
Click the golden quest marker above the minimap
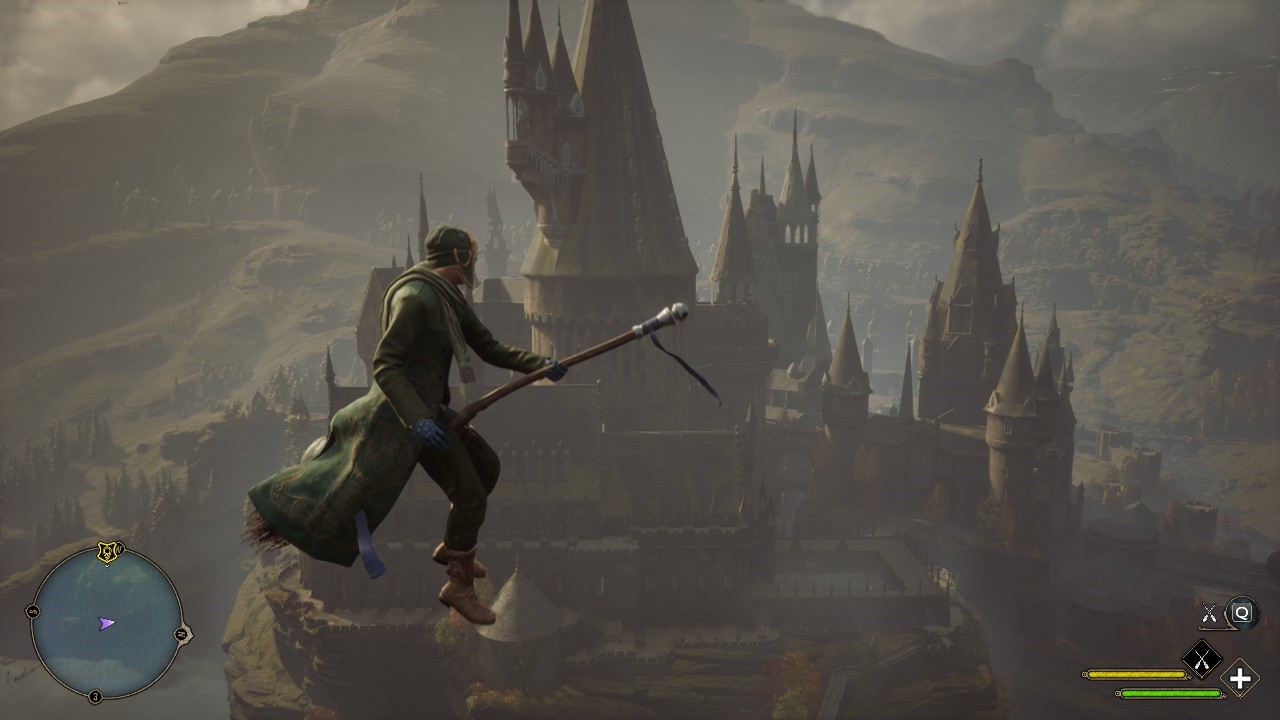pos(107,550)
